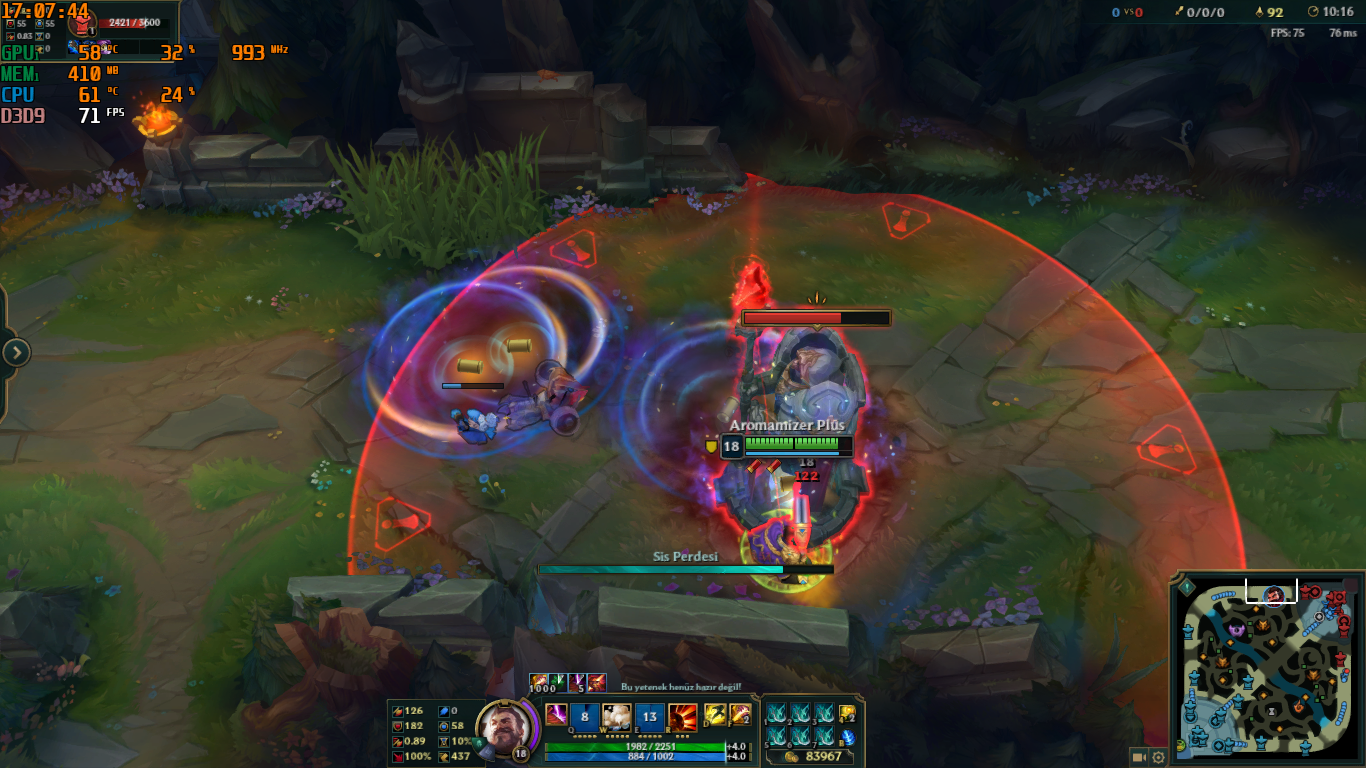The image size is (1366, 768).
Task: Open the minimap ping button
Action: (x=1188, y=588)
